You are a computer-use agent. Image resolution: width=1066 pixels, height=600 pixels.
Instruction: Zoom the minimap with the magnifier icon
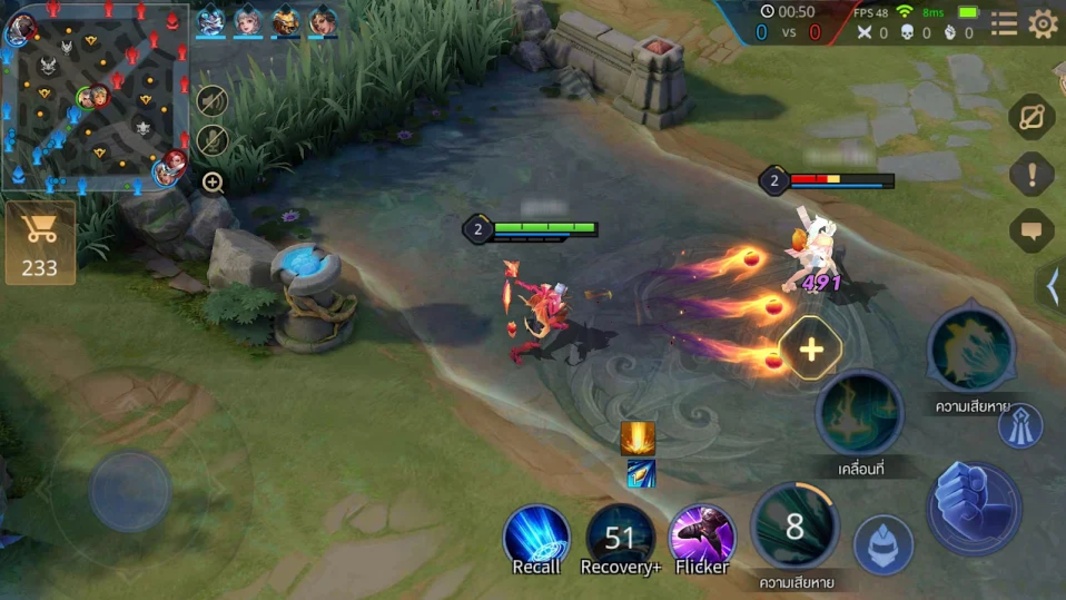212,182
